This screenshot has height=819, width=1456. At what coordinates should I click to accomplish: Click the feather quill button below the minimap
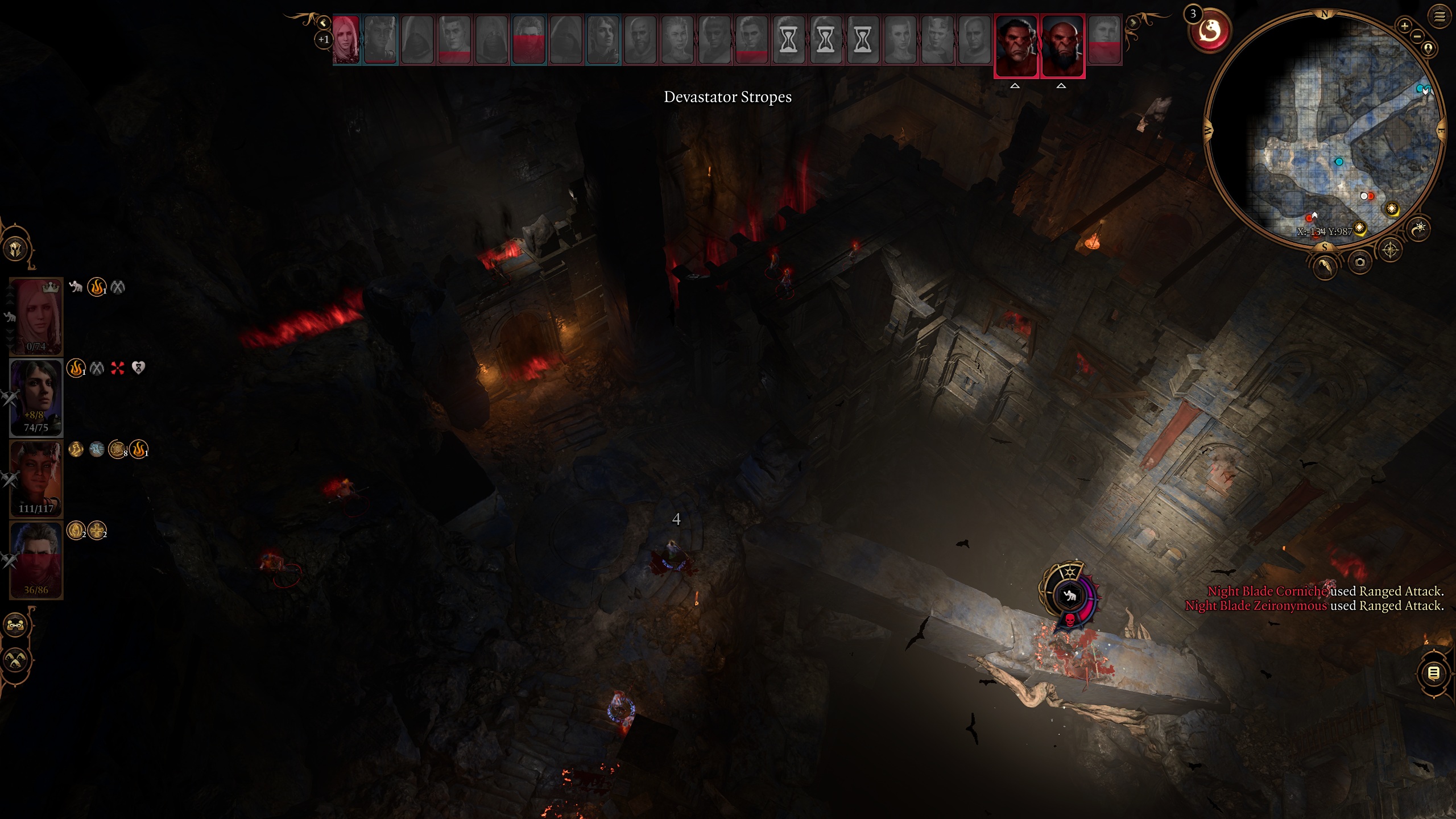click(1325, 266)
